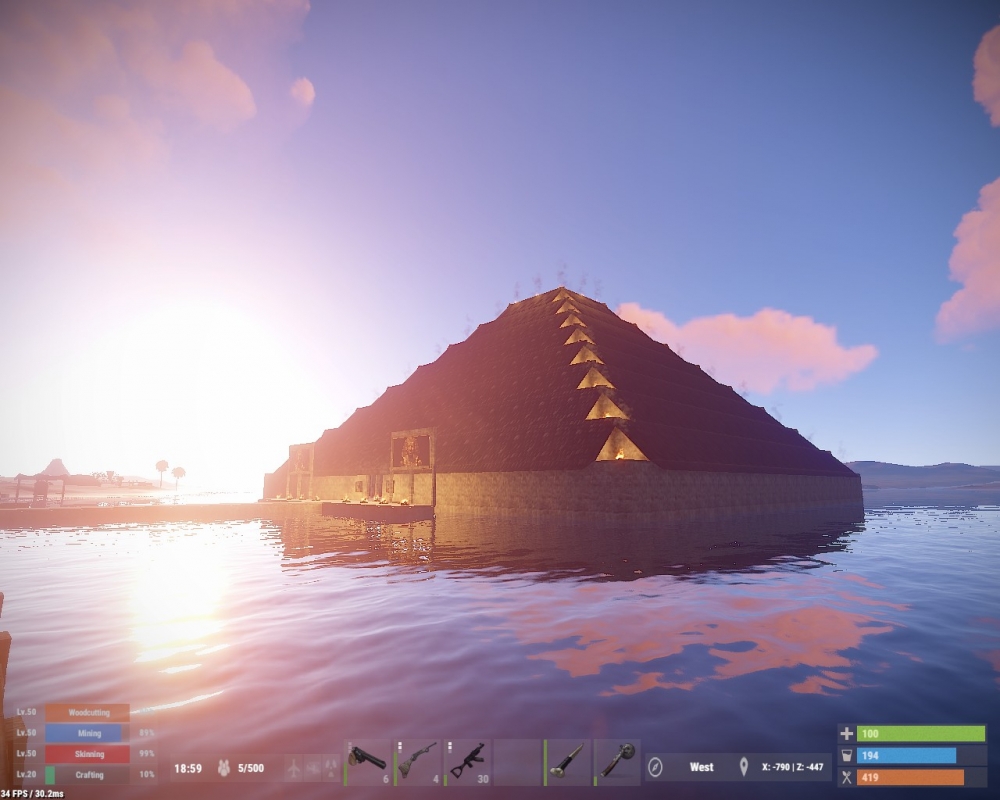Open the Mining skill entry

point(87,733)
